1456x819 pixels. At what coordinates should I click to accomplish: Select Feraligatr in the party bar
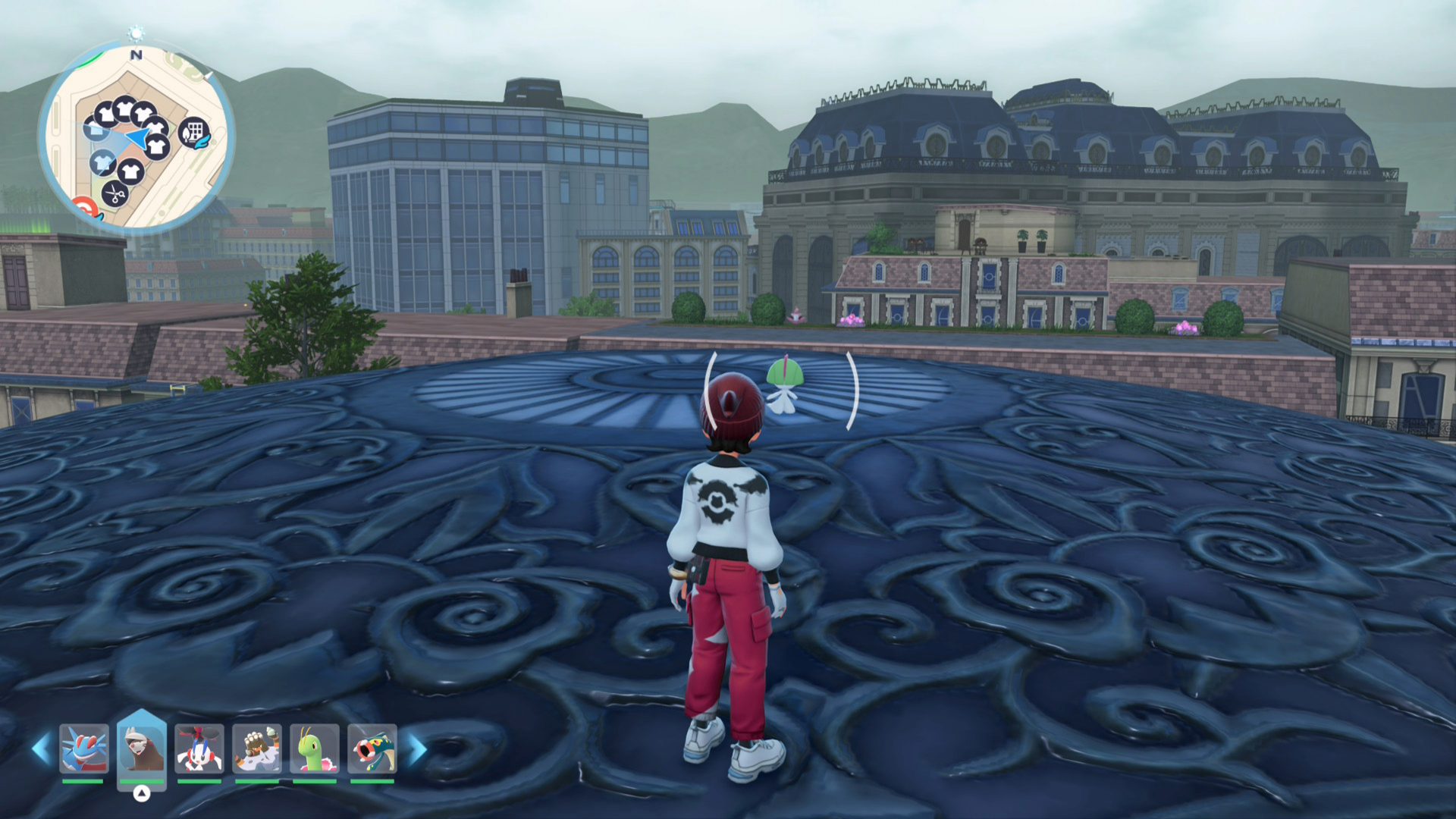(83, 748)
